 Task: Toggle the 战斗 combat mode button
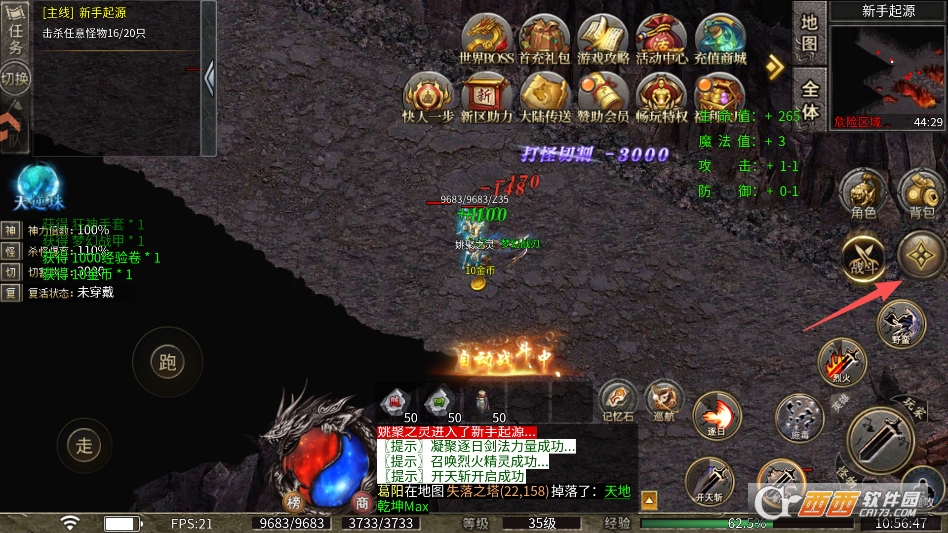[x=863, y=256]
